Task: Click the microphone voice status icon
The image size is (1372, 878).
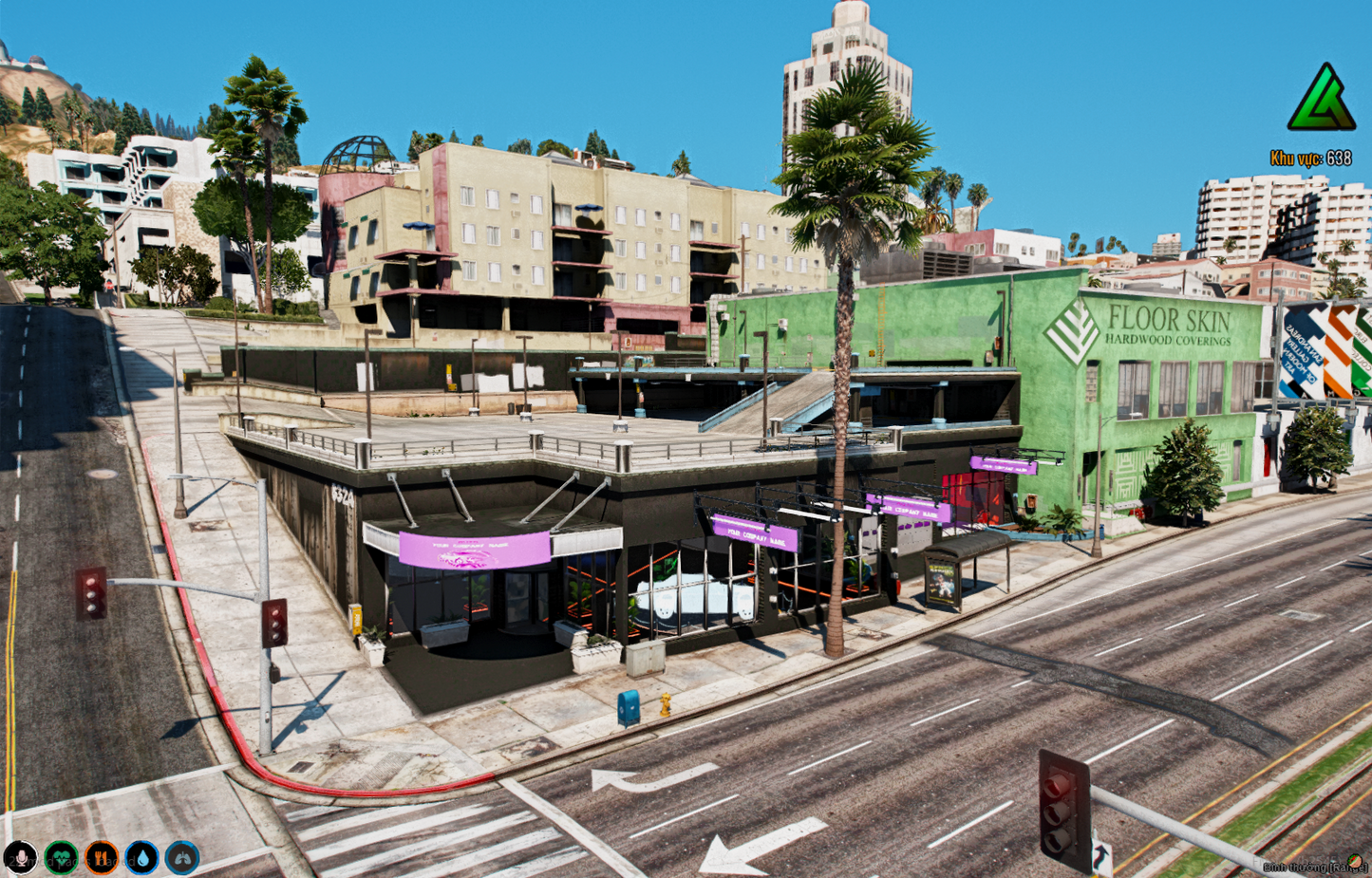Action: click(20, 858)
